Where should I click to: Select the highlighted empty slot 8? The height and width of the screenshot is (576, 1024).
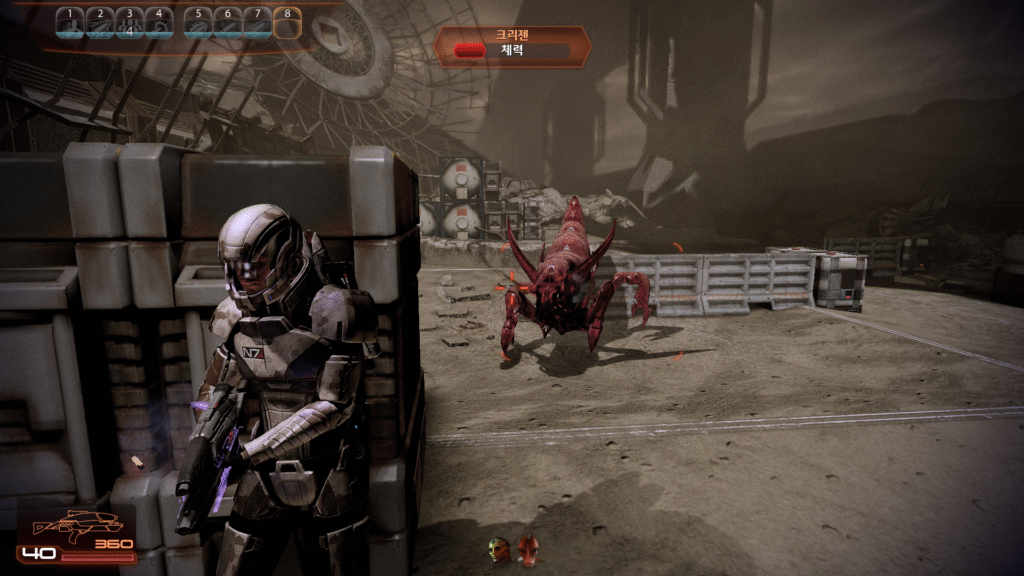click(288, 22)
